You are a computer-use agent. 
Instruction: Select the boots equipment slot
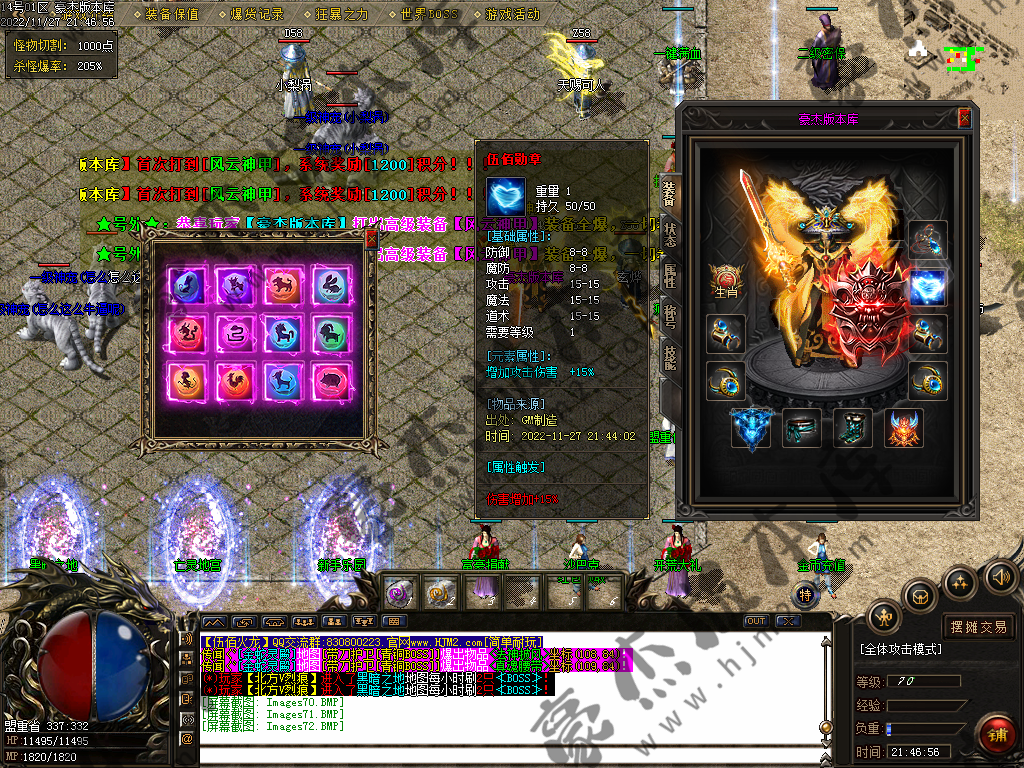click(853, 428)
